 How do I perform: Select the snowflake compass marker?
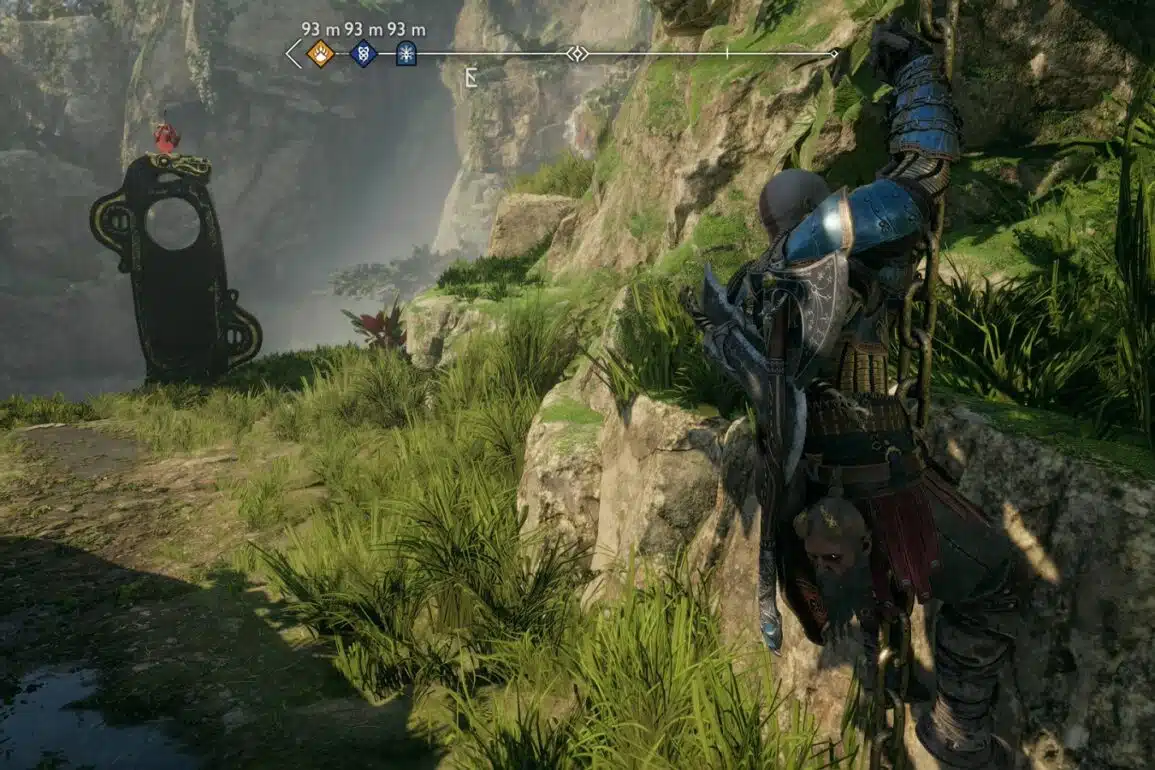coord(406,53)
